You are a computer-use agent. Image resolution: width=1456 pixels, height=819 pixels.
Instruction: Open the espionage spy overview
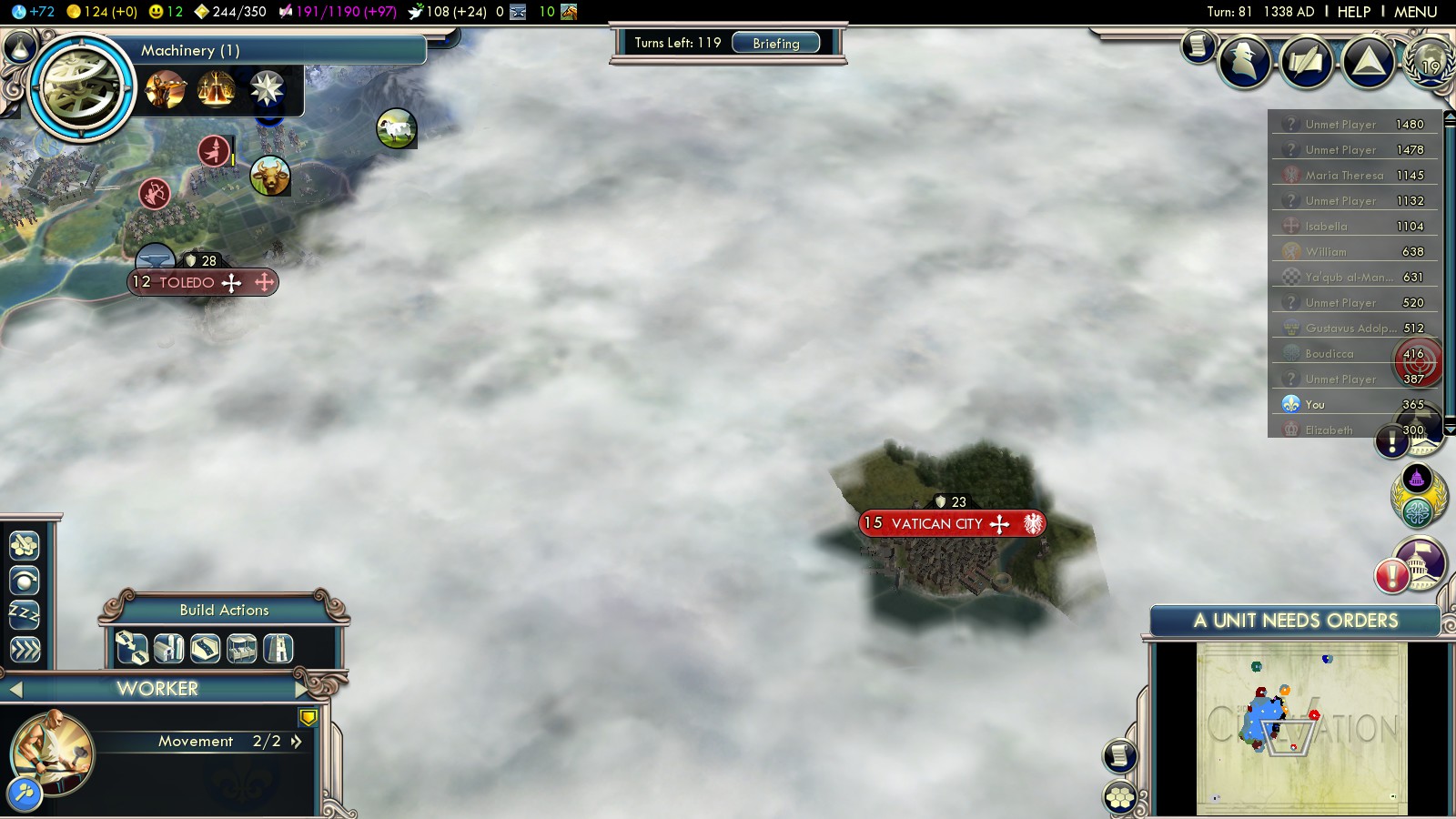(x=1244, y=61)
